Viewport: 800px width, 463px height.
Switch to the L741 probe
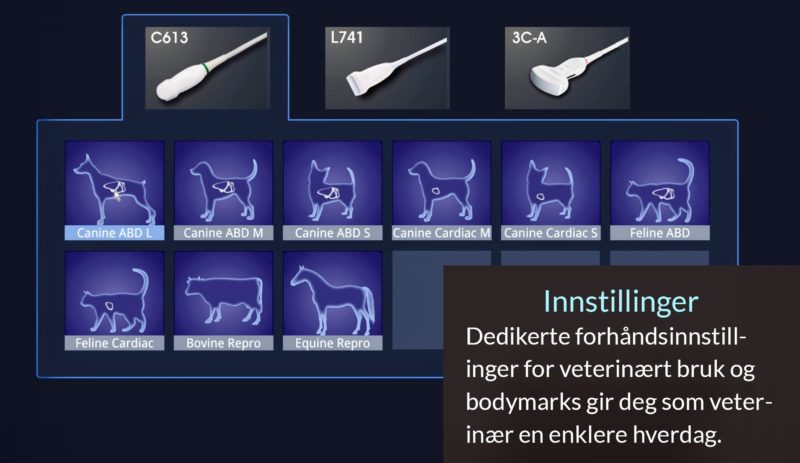380,68
